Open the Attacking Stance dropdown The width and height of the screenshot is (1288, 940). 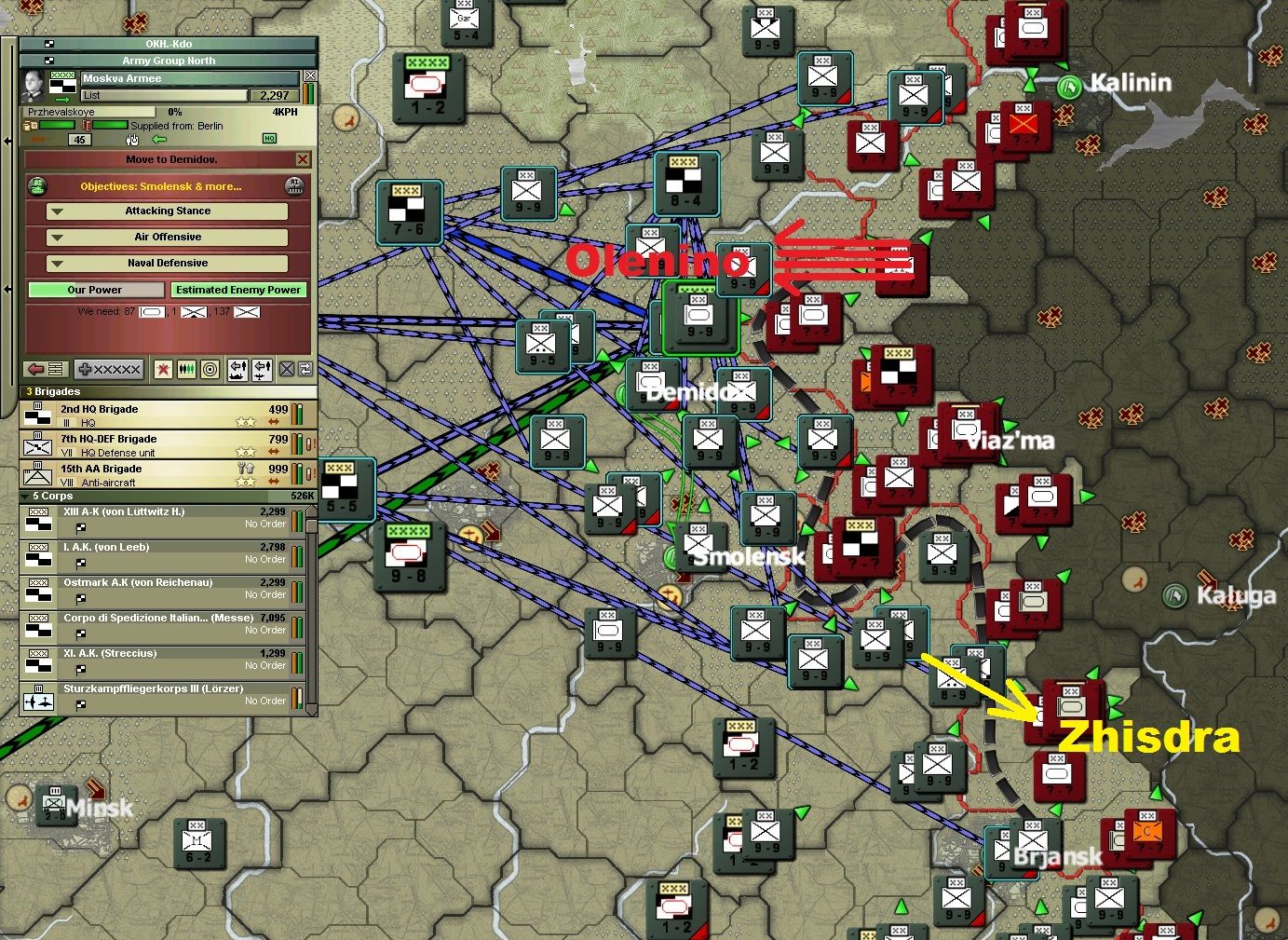pyautogui.click(x=168, y=211)
